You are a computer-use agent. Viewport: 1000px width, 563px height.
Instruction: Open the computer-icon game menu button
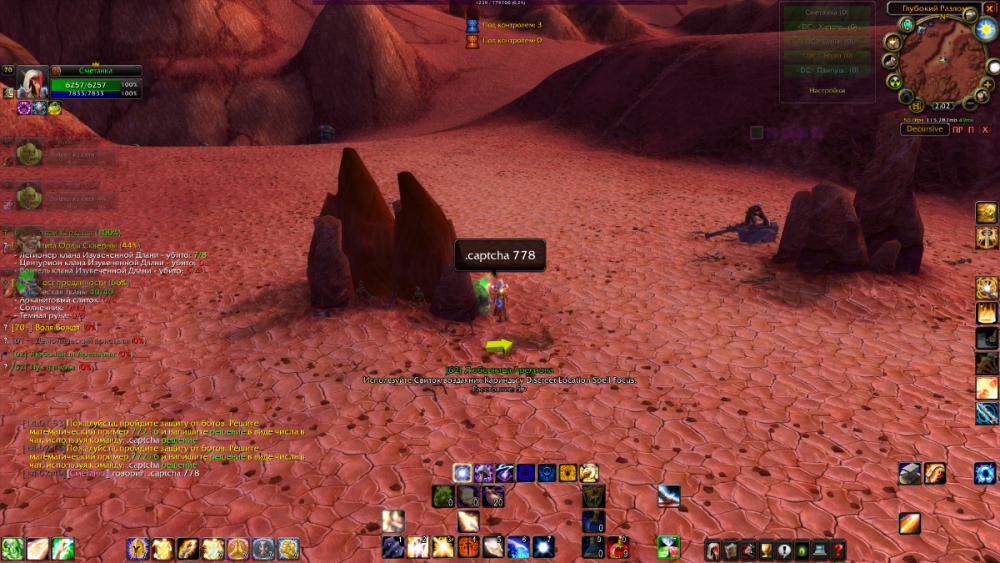(x=820, y=549)
